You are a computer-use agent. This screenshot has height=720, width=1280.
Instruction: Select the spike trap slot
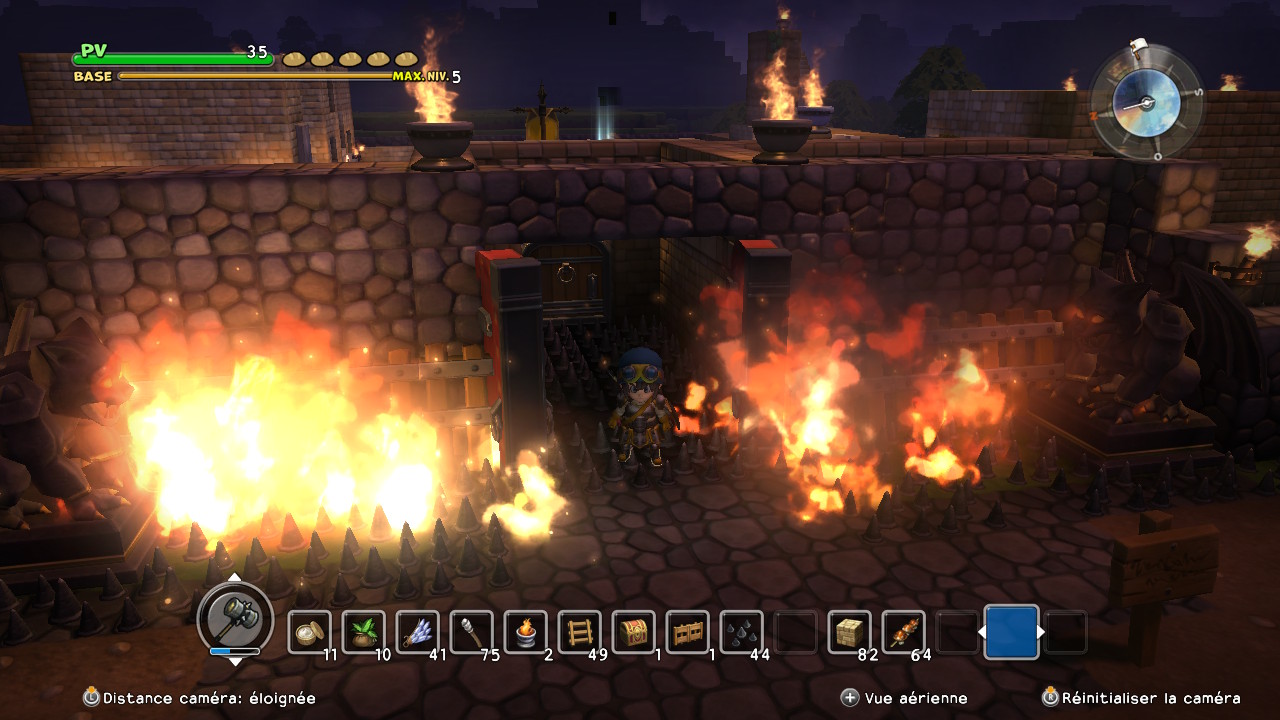pyautogui.click(x=742, y=632)
